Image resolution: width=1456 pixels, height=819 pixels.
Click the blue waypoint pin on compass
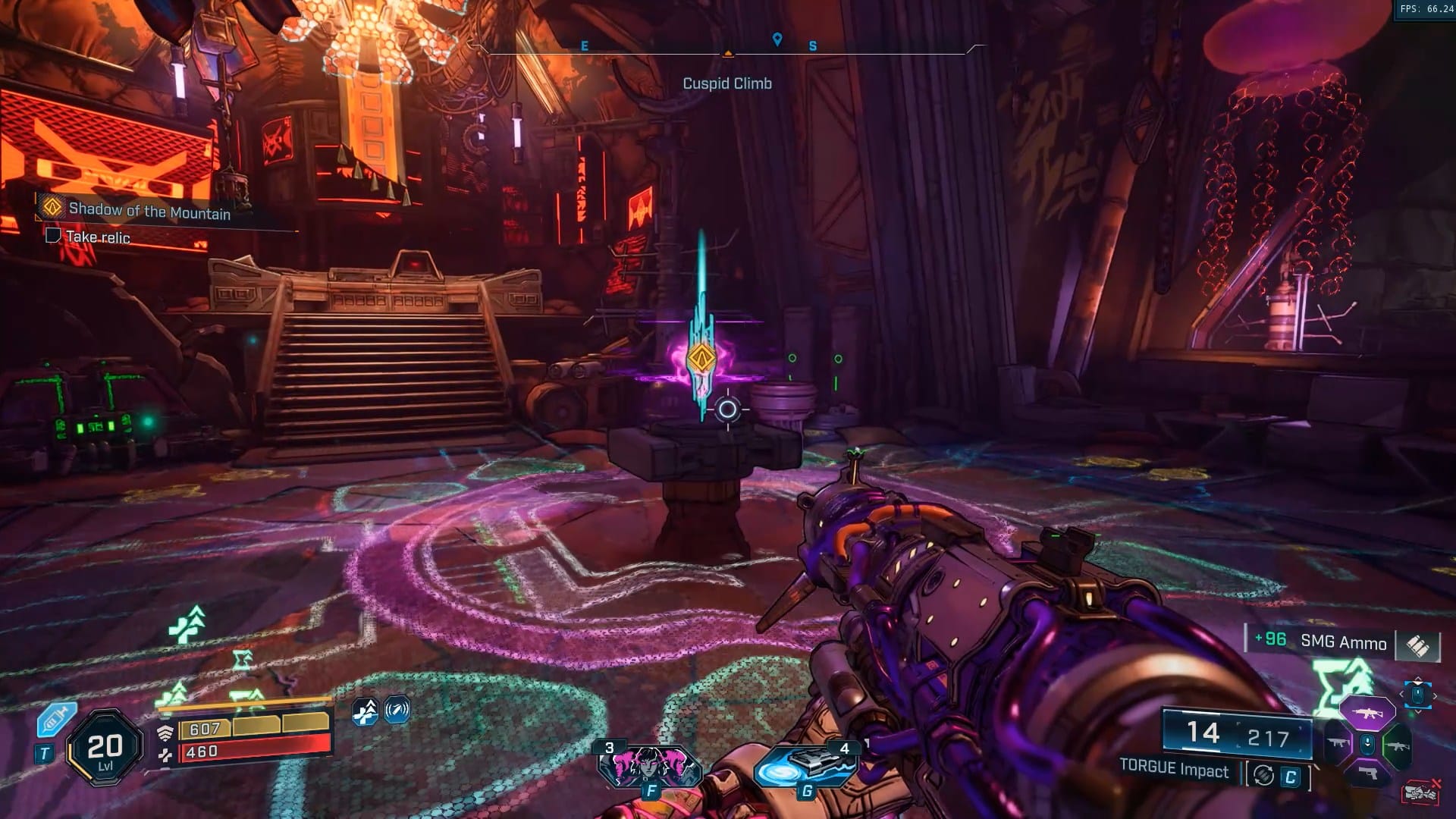tap(777, 39)
